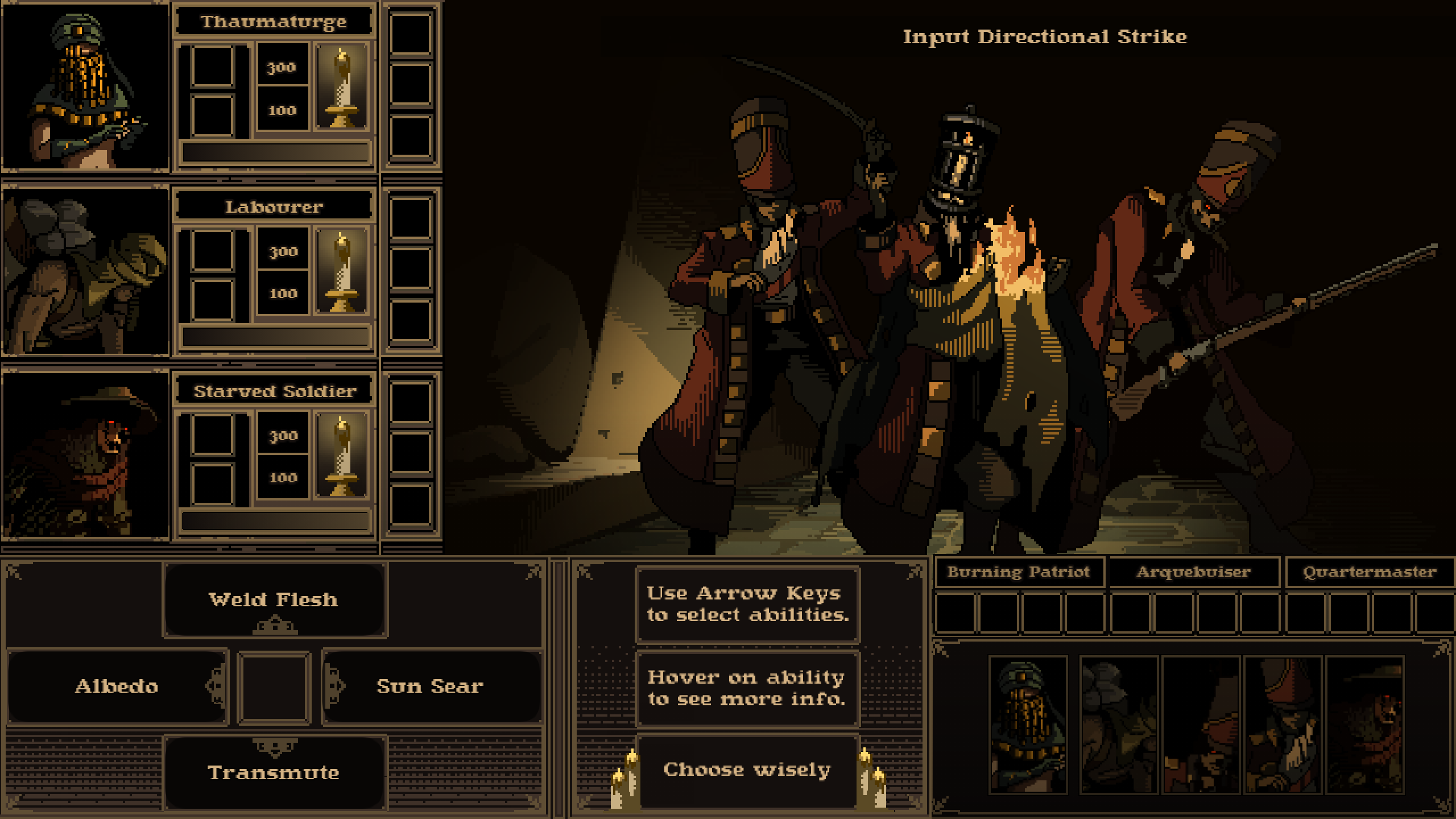The image size is (1456, 819).
Task: Activate the Sun Sear ability
Action: [431, 686]
